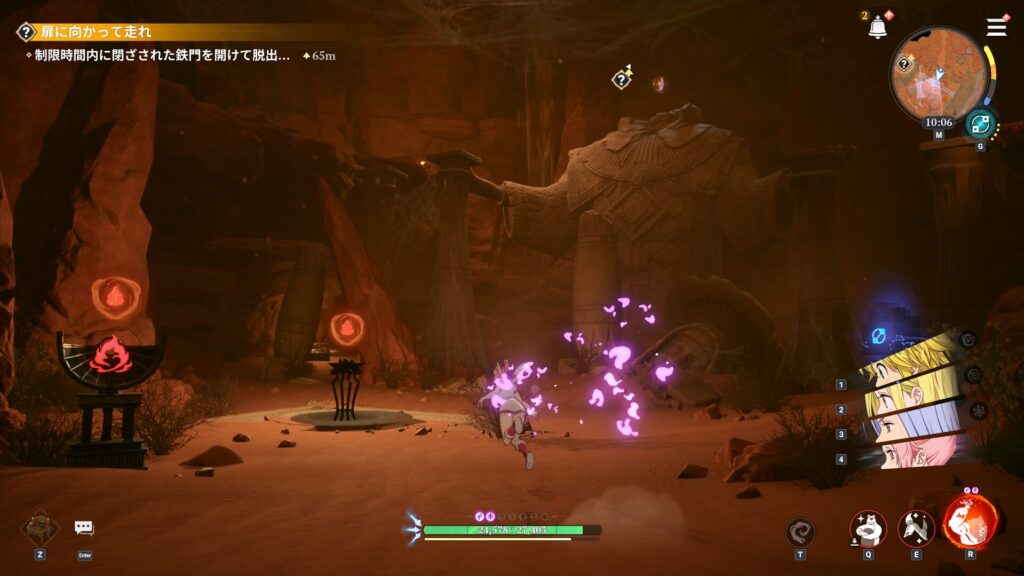Open the chat speech bubble
This screenshot has height=576, width=1024.
pyautogui.click(x=84, y=527)
